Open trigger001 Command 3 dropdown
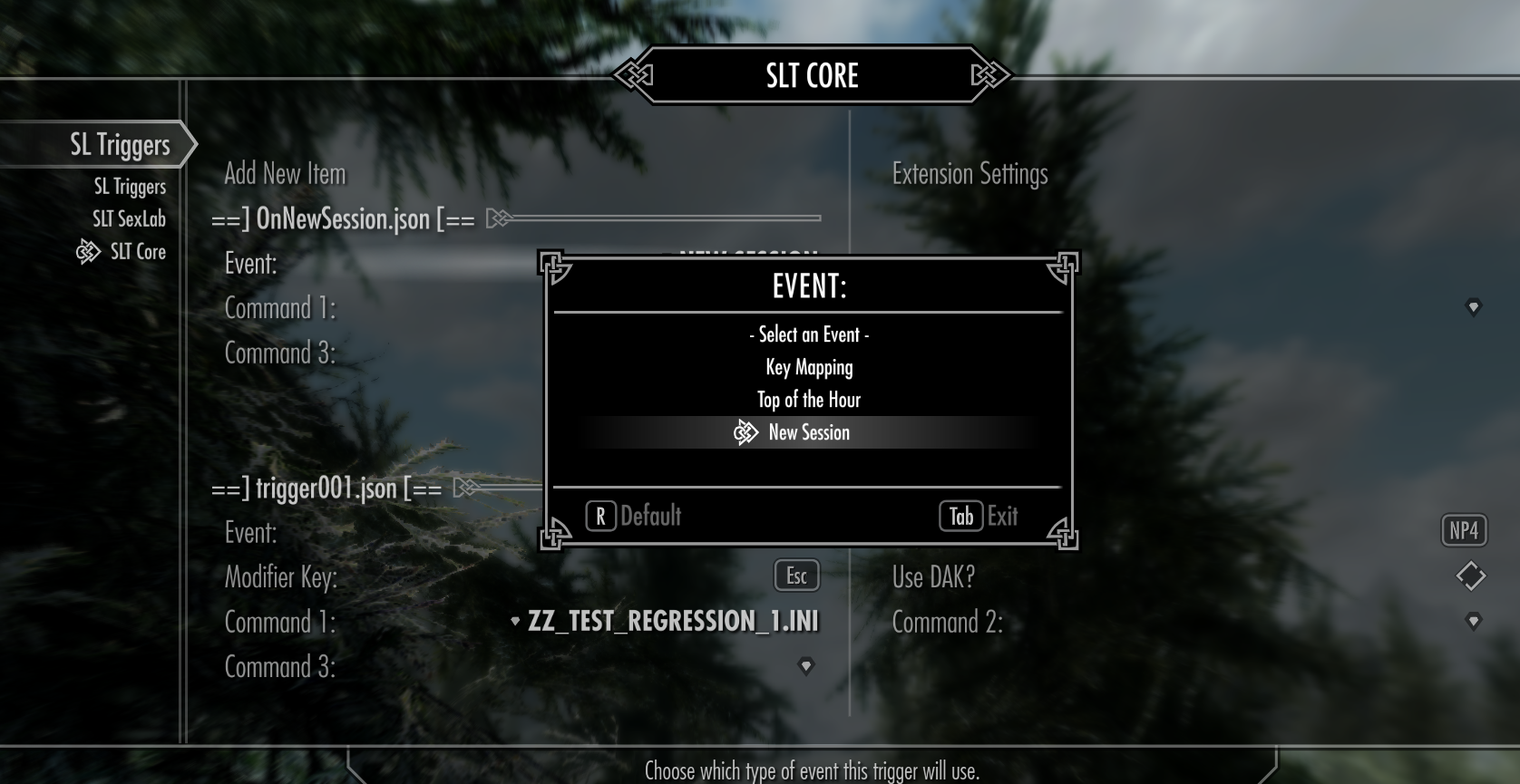The image size is (1520, 784). click(805, 666)
